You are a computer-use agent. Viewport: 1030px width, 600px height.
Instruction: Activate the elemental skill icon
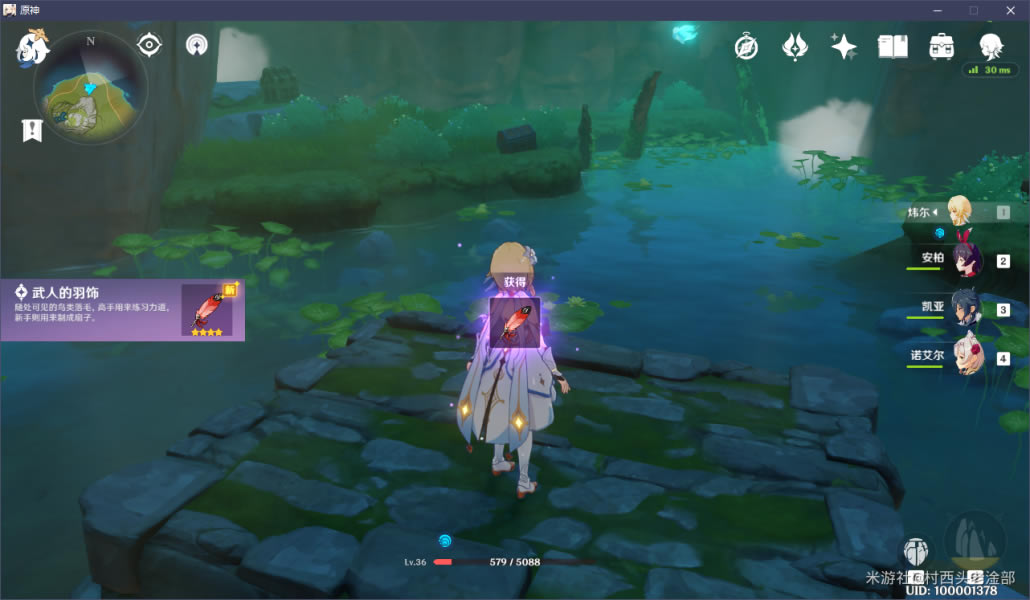[915, 551]
